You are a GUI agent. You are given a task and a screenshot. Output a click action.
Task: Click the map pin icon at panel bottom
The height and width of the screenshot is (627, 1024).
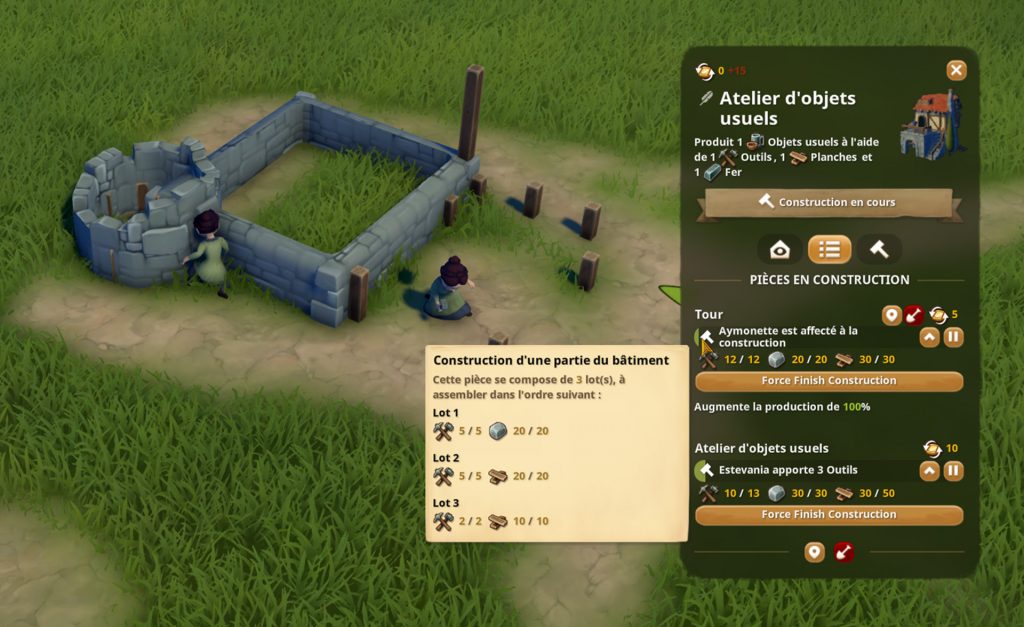814,552
